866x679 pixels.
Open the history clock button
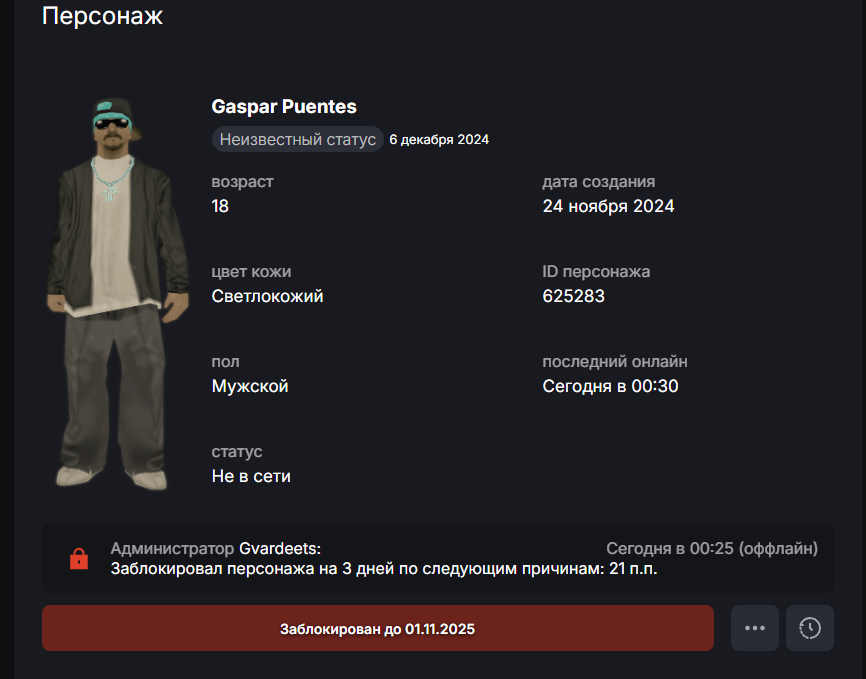tap(810, 628)
